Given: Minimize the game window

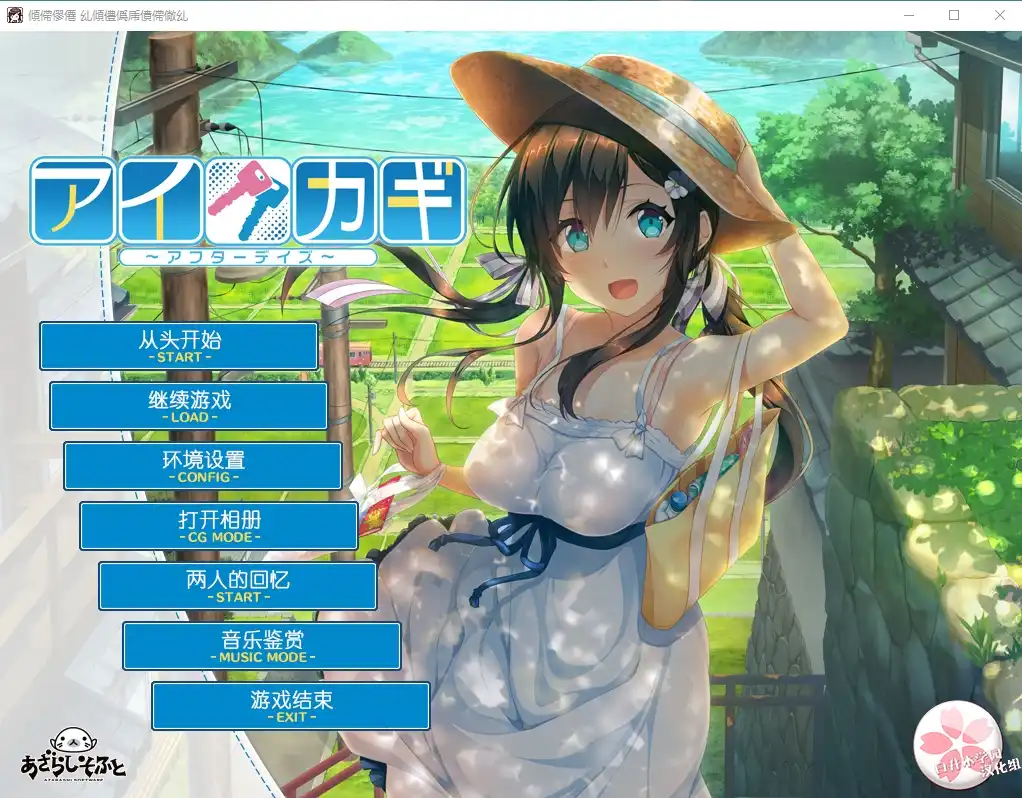Looking at the screenshot, I should tap(908, 15).
